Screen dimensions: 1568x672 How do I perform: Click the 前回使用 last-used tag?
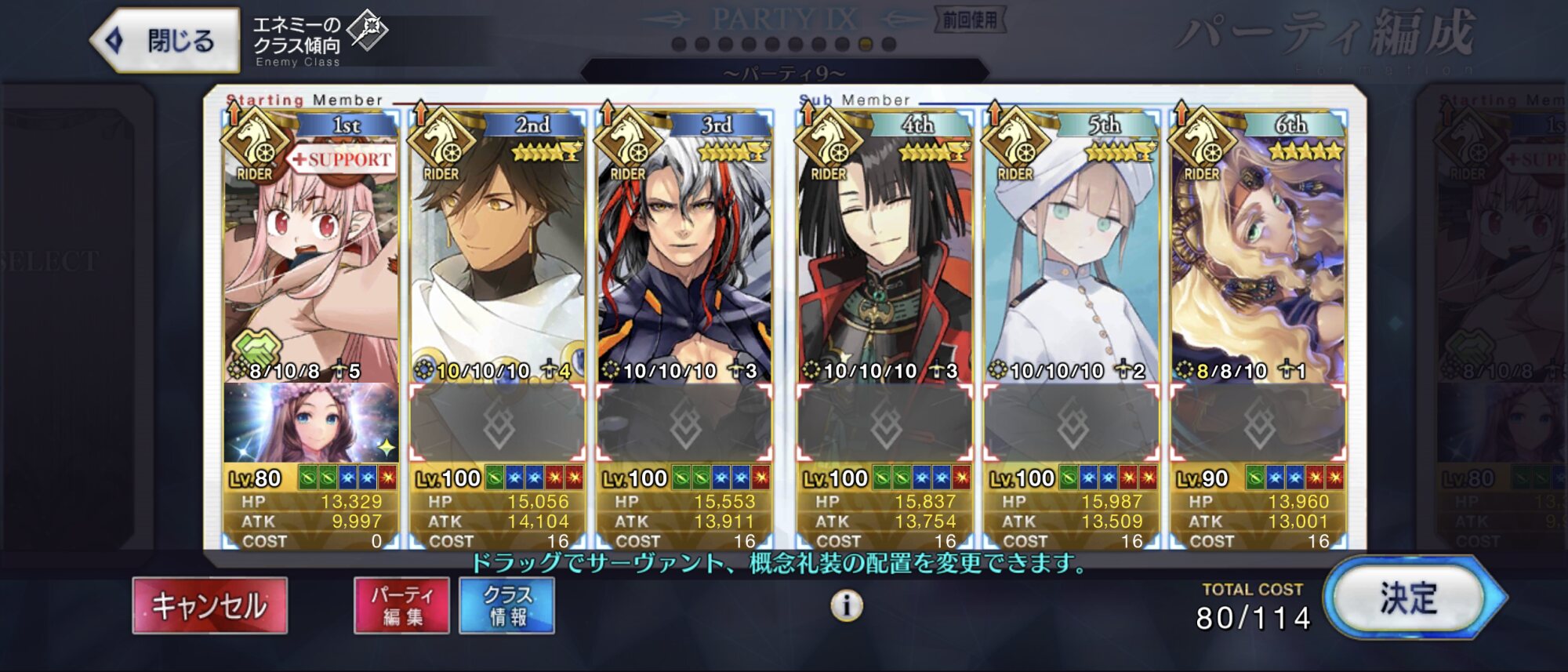click(x=970, y=20)
